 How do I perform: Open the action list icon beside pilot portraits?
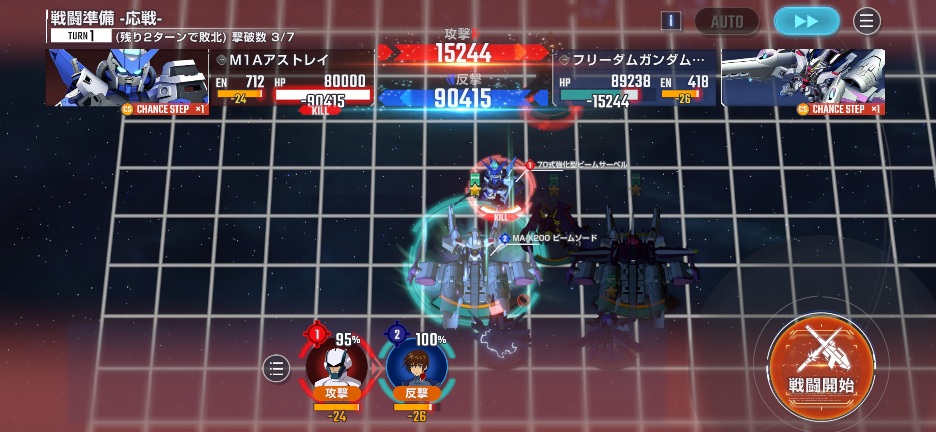[276, 368]
